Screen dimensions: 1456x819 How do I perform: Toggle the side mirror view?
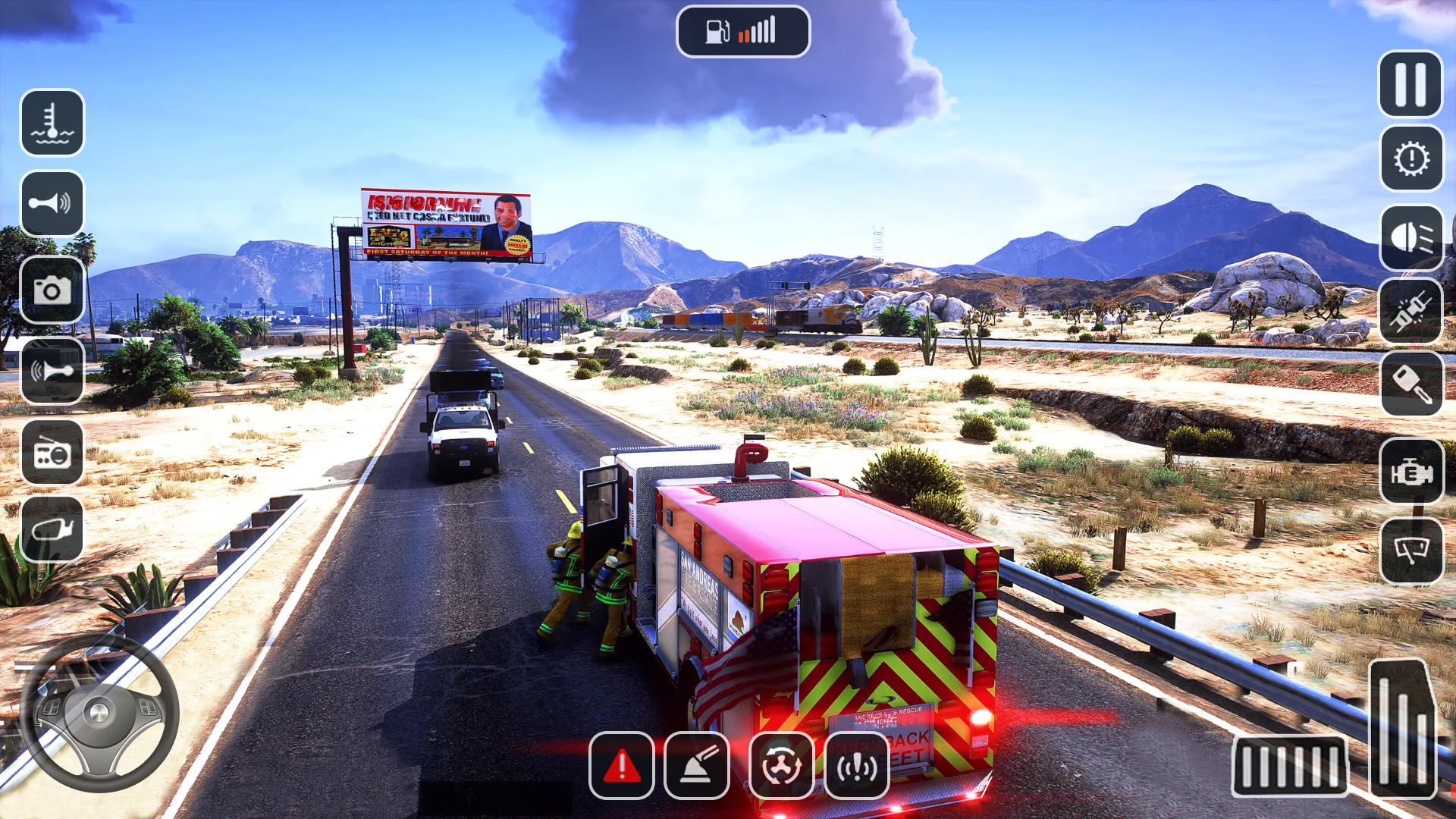pyautogui.click(x=52, y=529)
